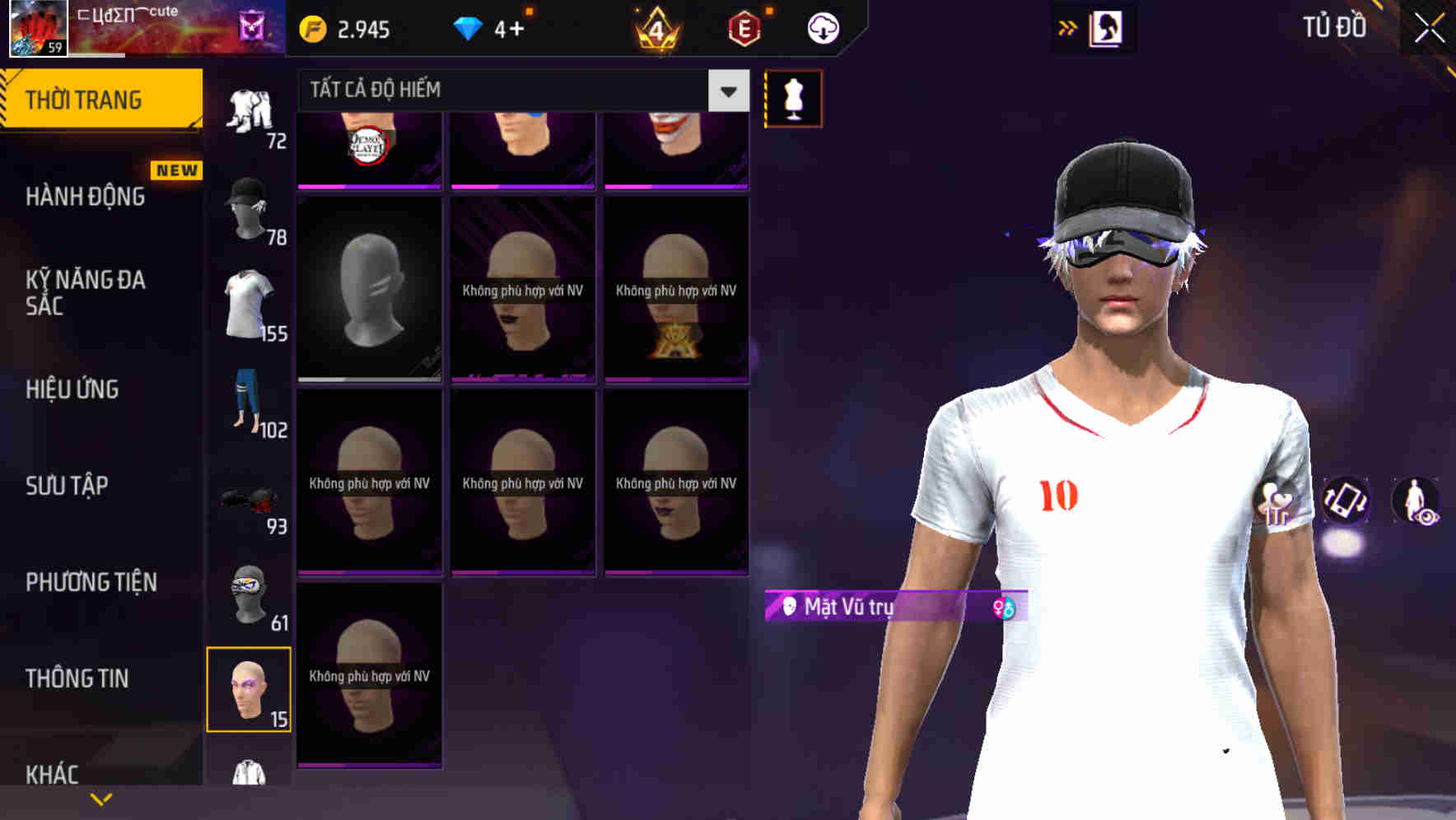Collapse the top bar with the double-arrow toggle
This screenshot has height=820, width=1456.
(x=1066, y=26)
